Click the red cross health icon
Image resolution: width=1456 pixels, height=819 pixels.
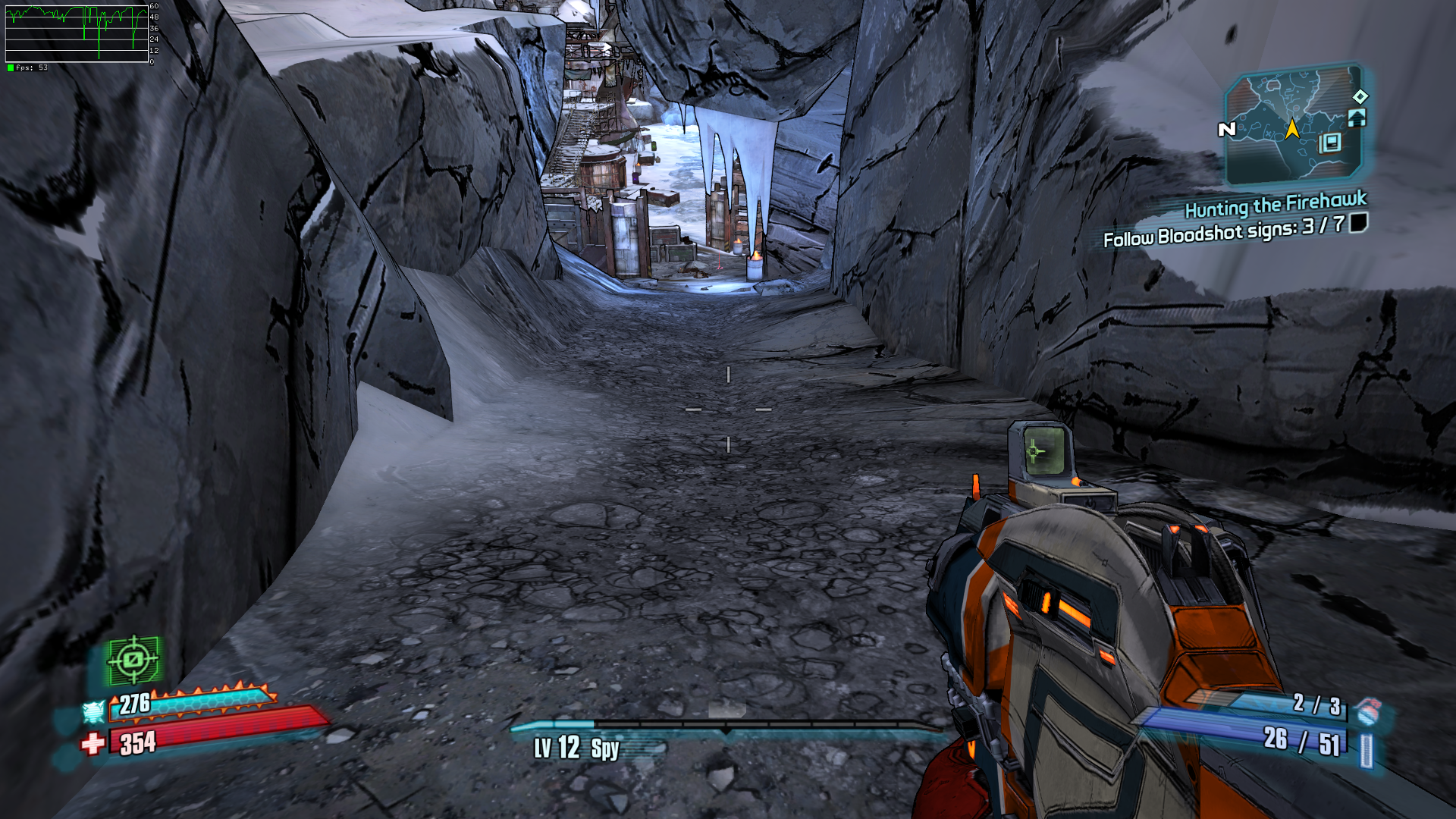point(93,743)
